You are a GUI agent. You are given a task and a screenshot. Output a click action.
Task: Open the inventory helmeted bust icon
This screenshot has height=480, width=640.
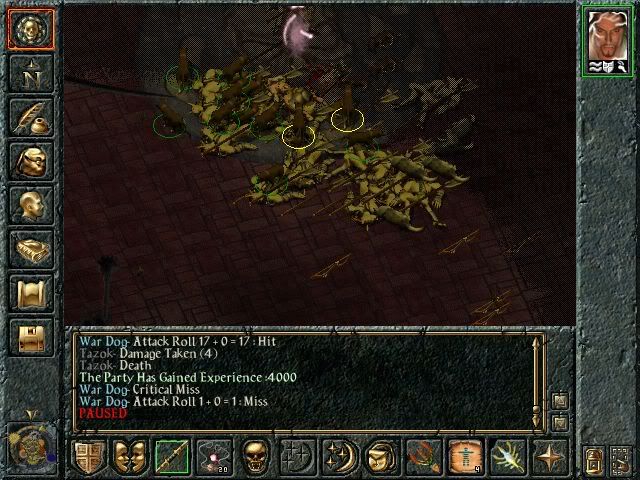coord(30,161)
